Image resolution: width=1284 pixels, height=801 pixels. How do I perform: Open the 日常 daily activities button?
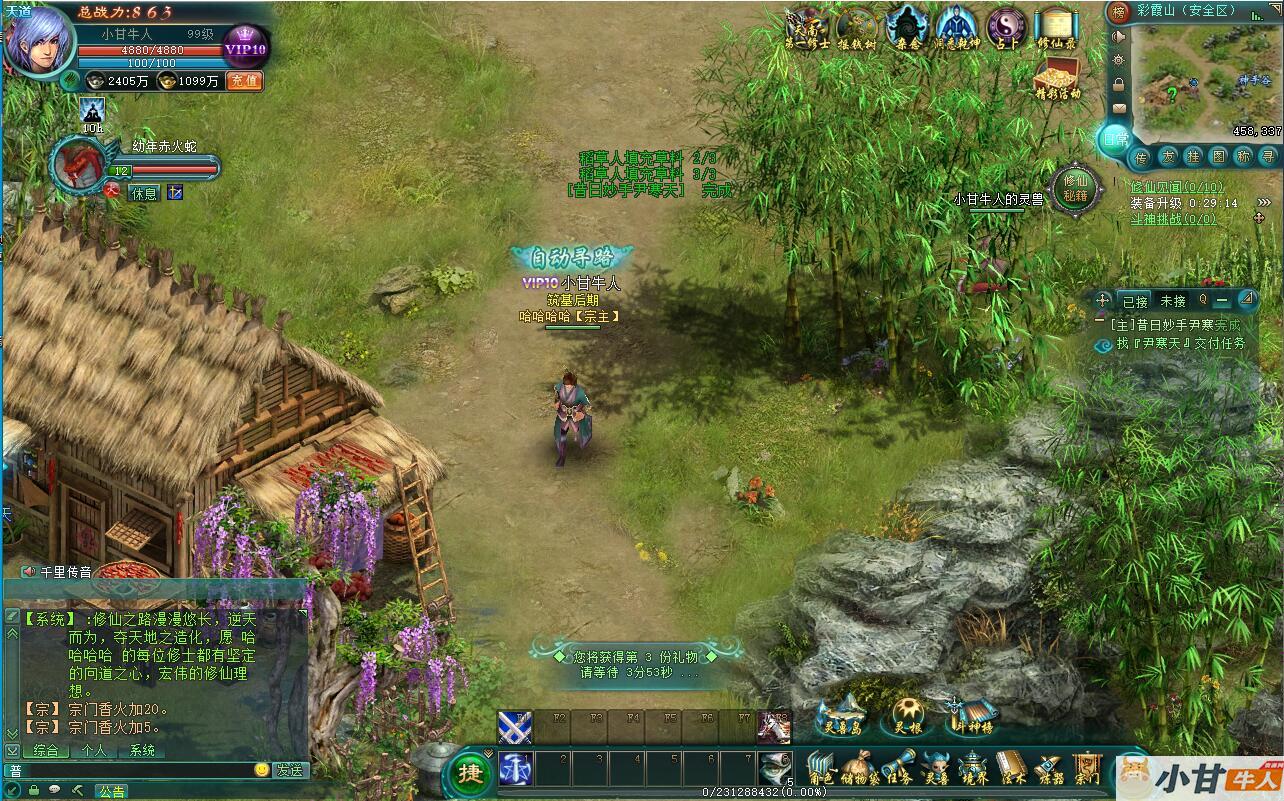1113,140
